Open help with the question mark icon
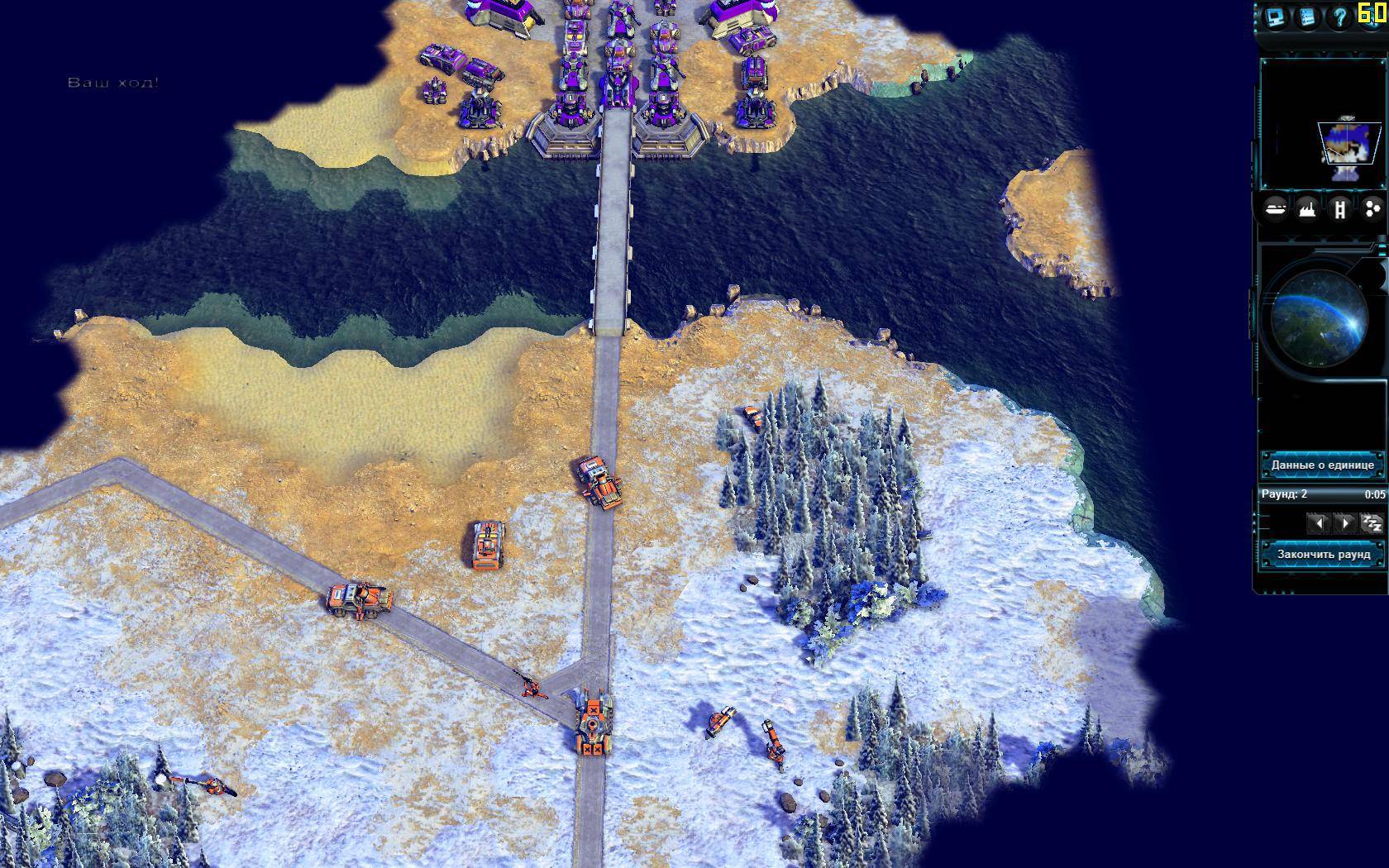Screen dimensions: 1389x868 coord(1339,17)
